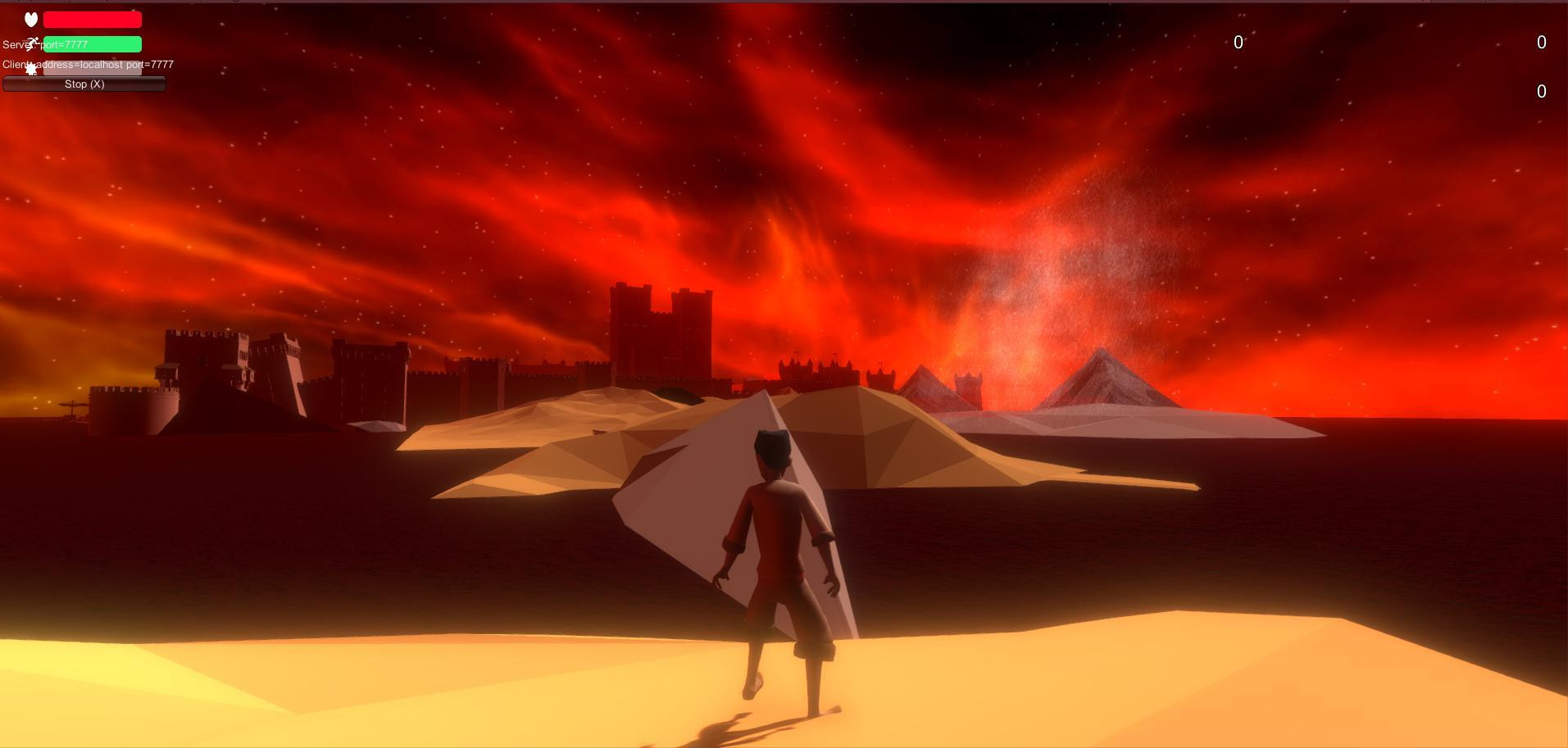Expand the Client address=localhost entry
Screen dimensions: 1568x748
point(88,64)
